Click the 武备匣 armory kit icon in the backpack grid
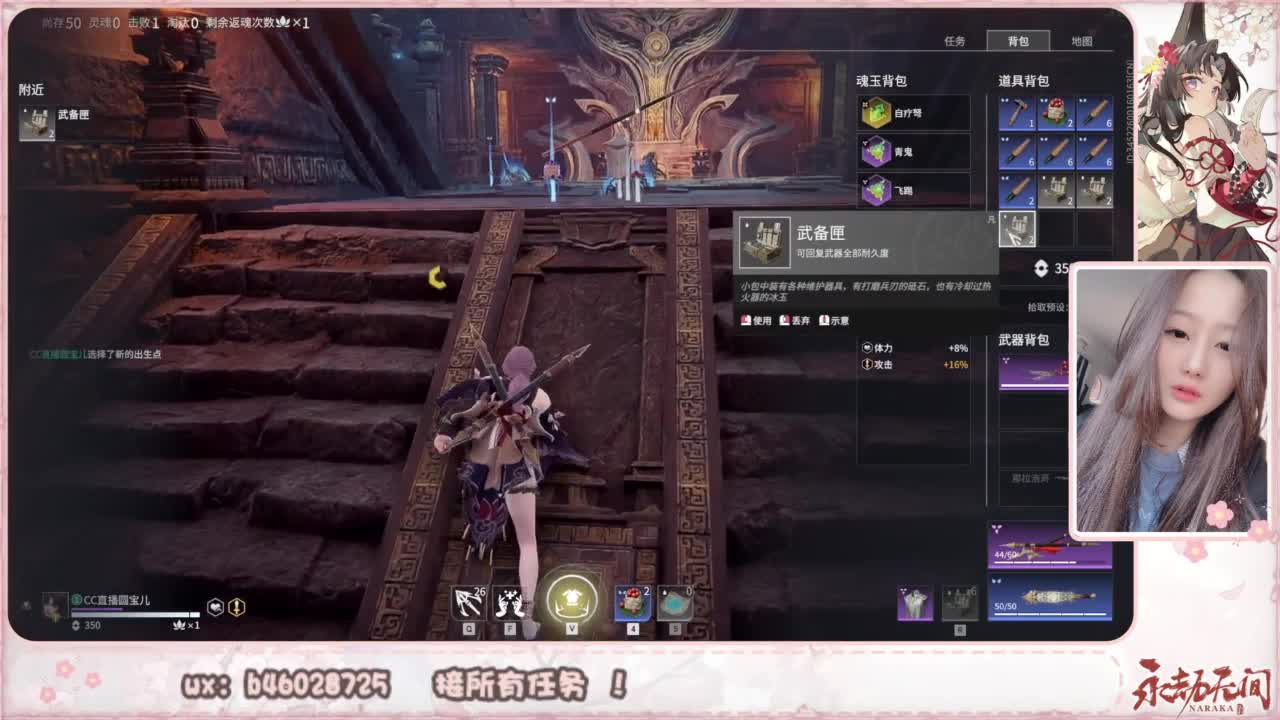Screen dimensions: 1280x720 click(x=1017, y=230)
